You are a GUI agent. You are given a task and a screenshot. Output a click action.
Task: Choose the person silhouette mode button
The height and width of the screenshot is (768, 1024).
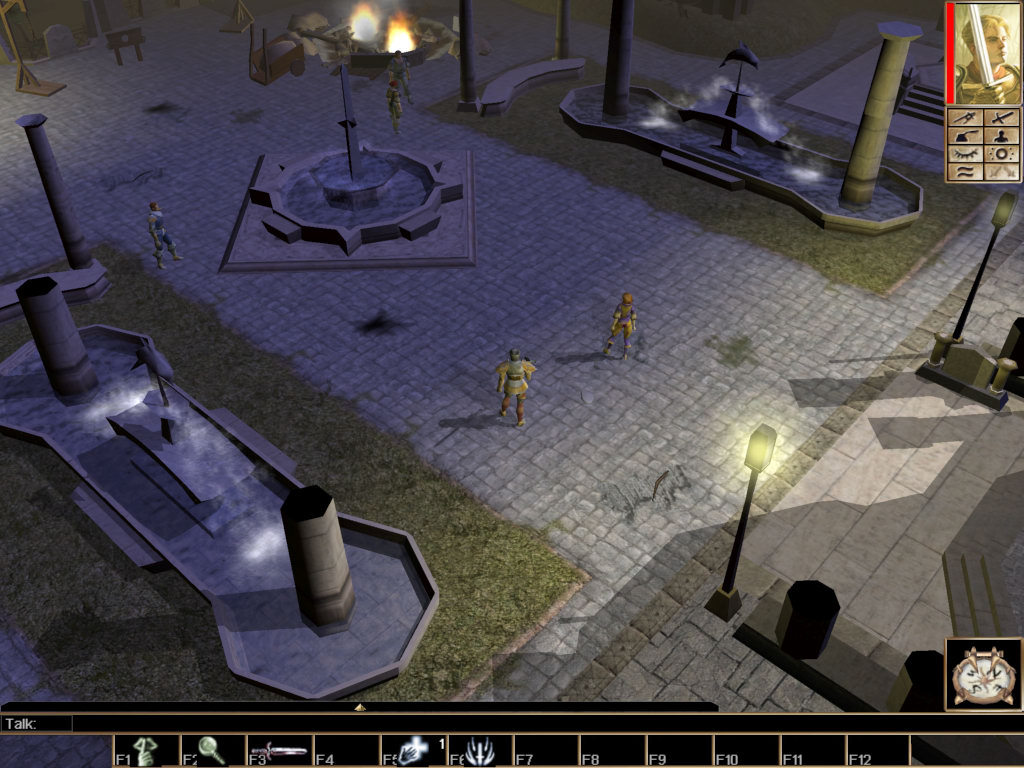coord(1001,136)
